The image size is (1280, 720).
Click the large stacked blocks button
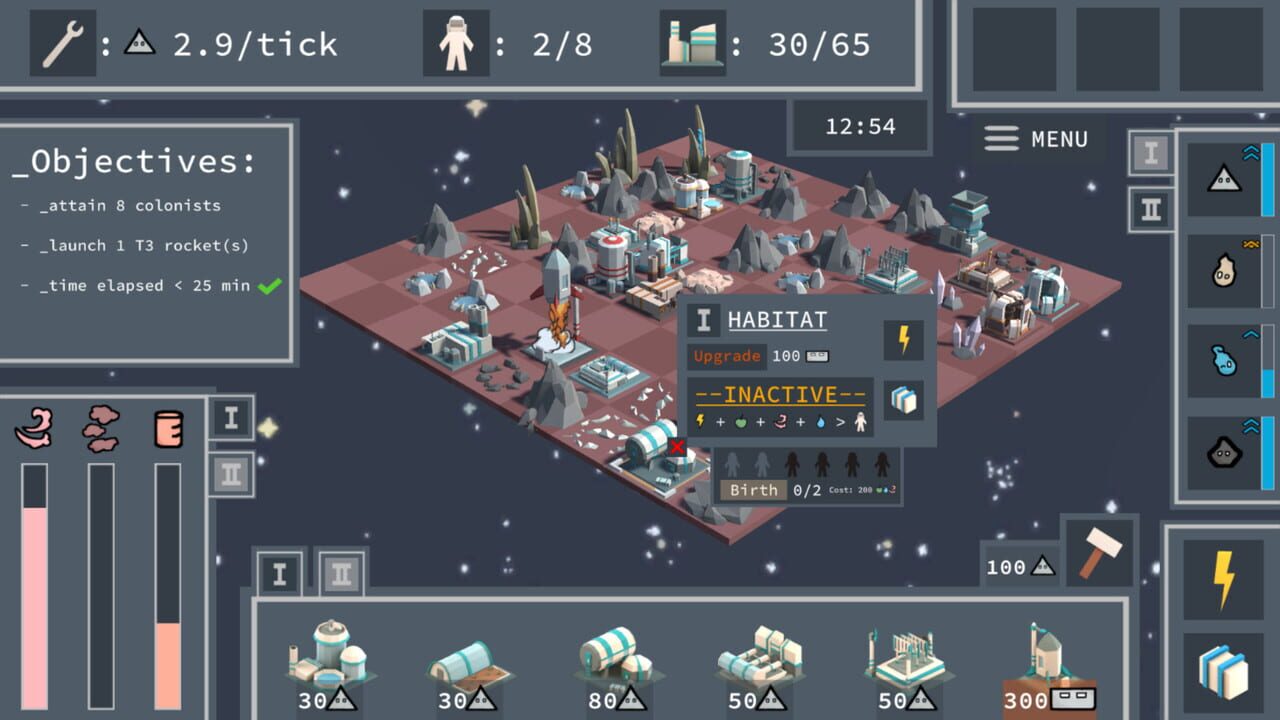tap(1222, 673)
